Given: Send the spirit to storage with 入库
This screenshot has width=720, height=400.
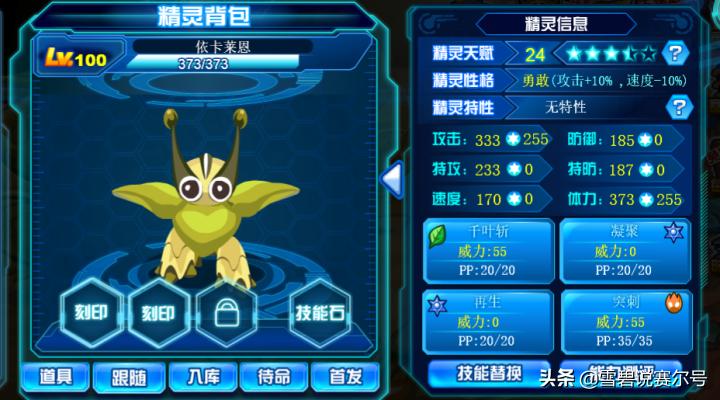Looking at the screenshot, I should point(201,376).
